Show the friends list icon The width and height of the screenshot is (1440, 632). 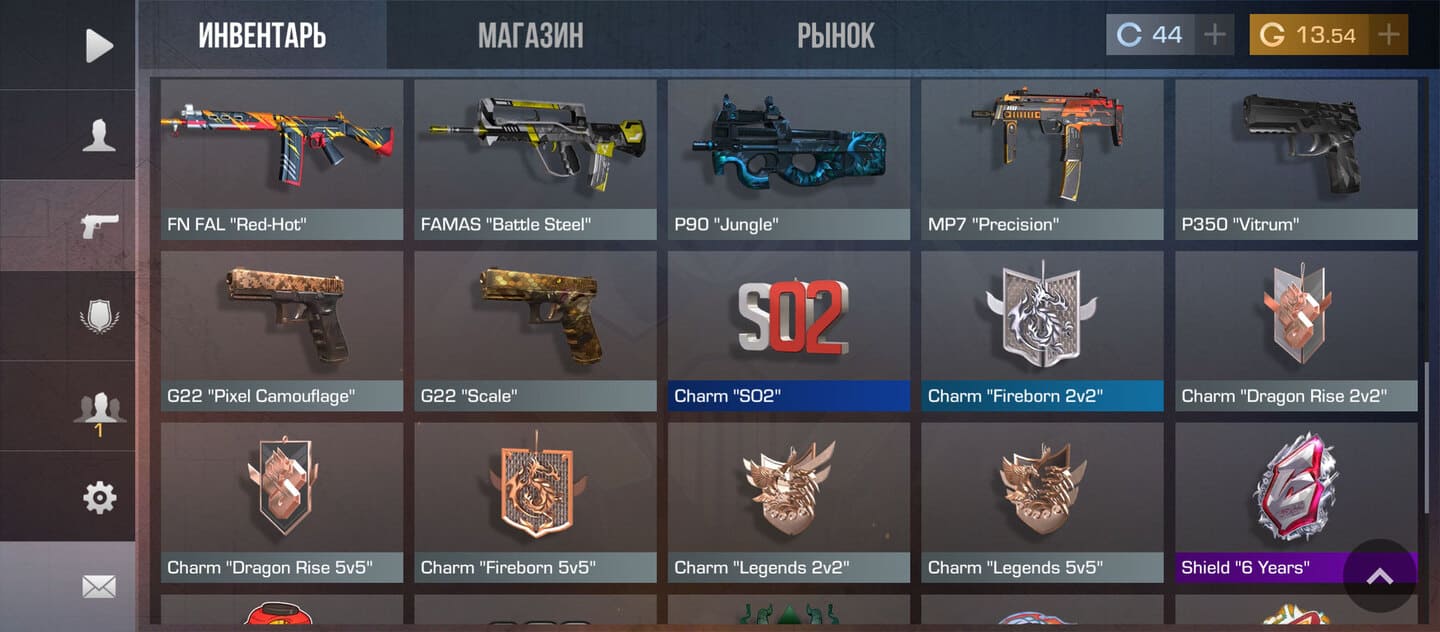[98, 408]
